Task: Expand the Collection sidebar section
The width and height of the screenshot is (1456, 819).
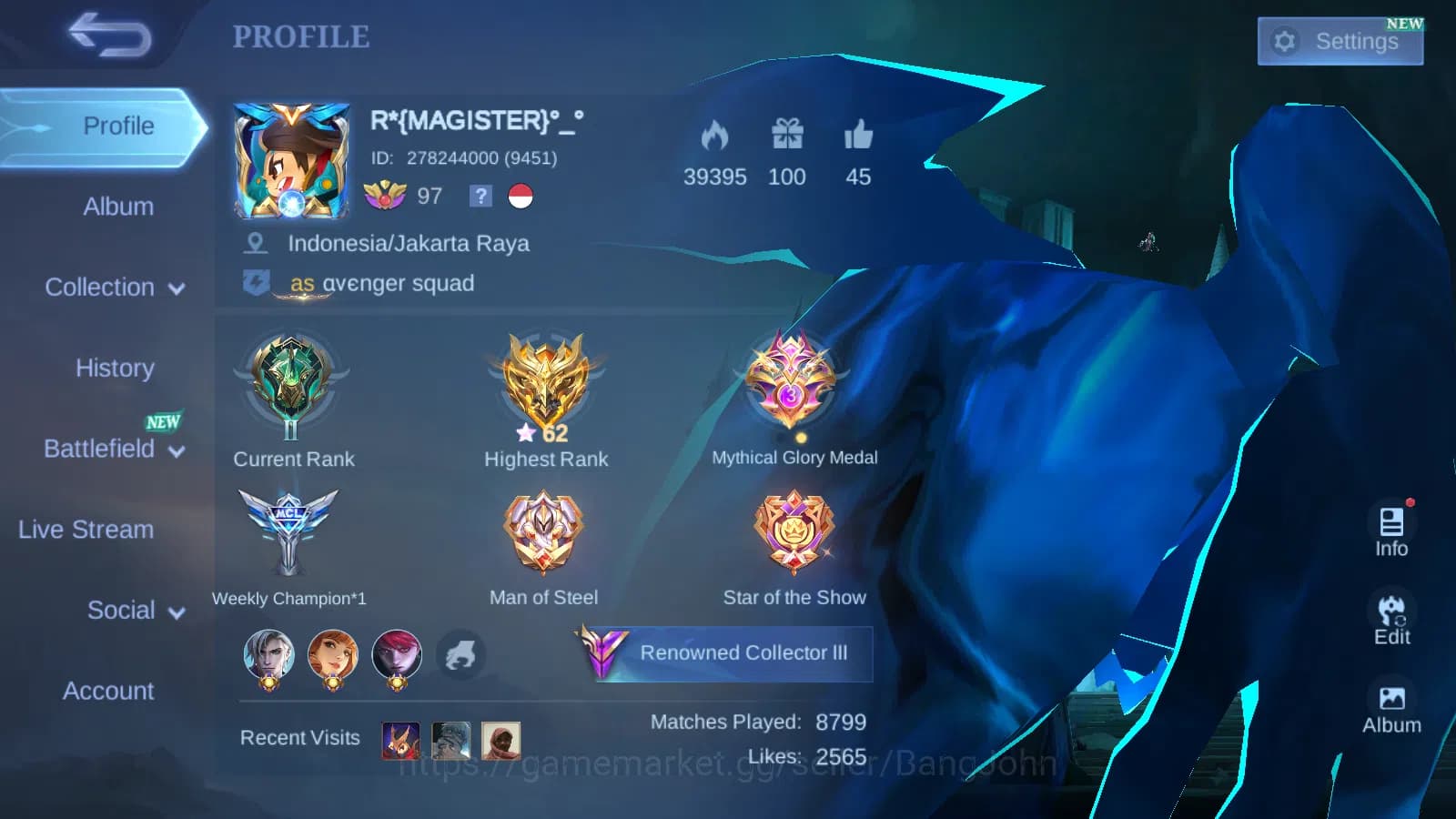Action: click(111, 287)
